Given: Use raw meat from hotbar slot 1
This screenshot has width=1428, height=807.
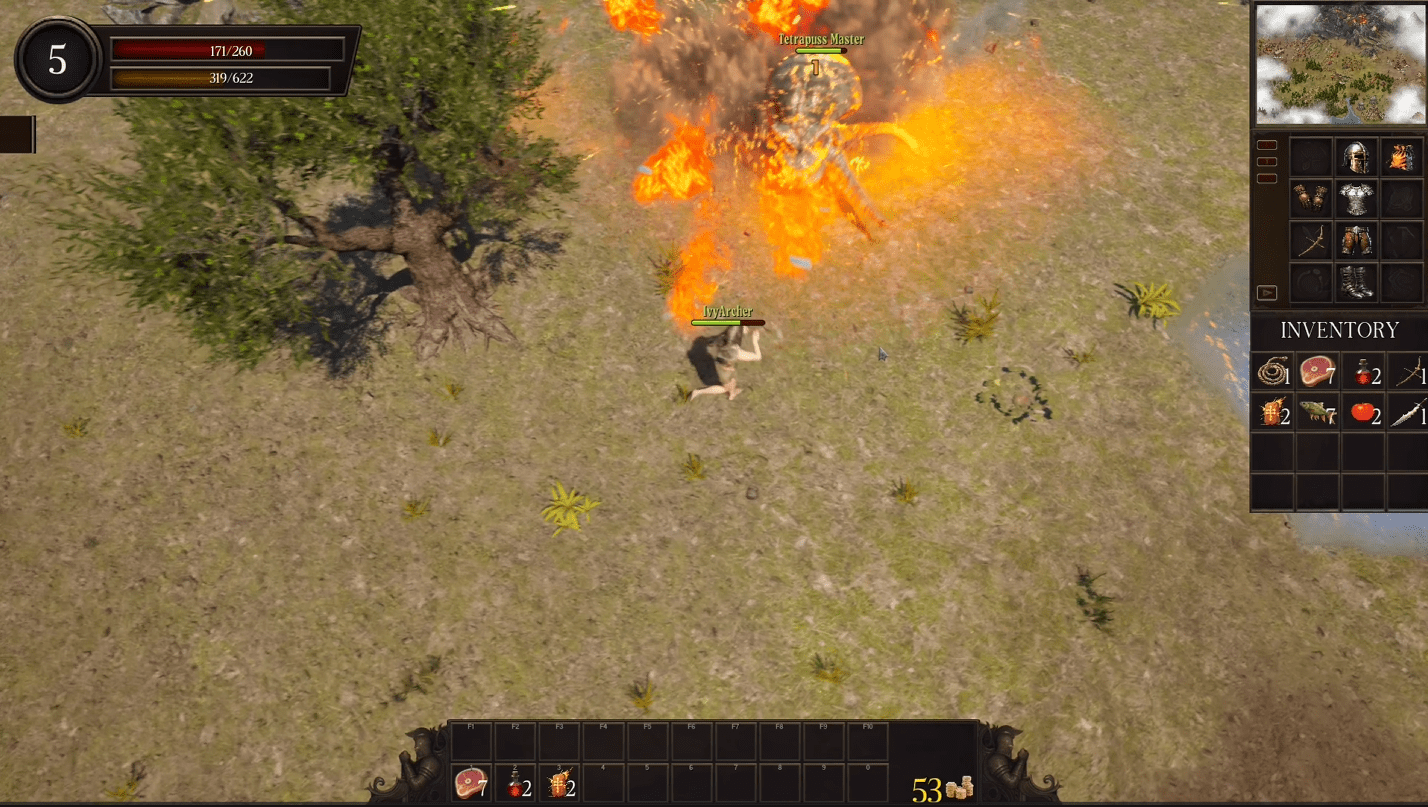Looking at the screenshot, I should [470, 783].
